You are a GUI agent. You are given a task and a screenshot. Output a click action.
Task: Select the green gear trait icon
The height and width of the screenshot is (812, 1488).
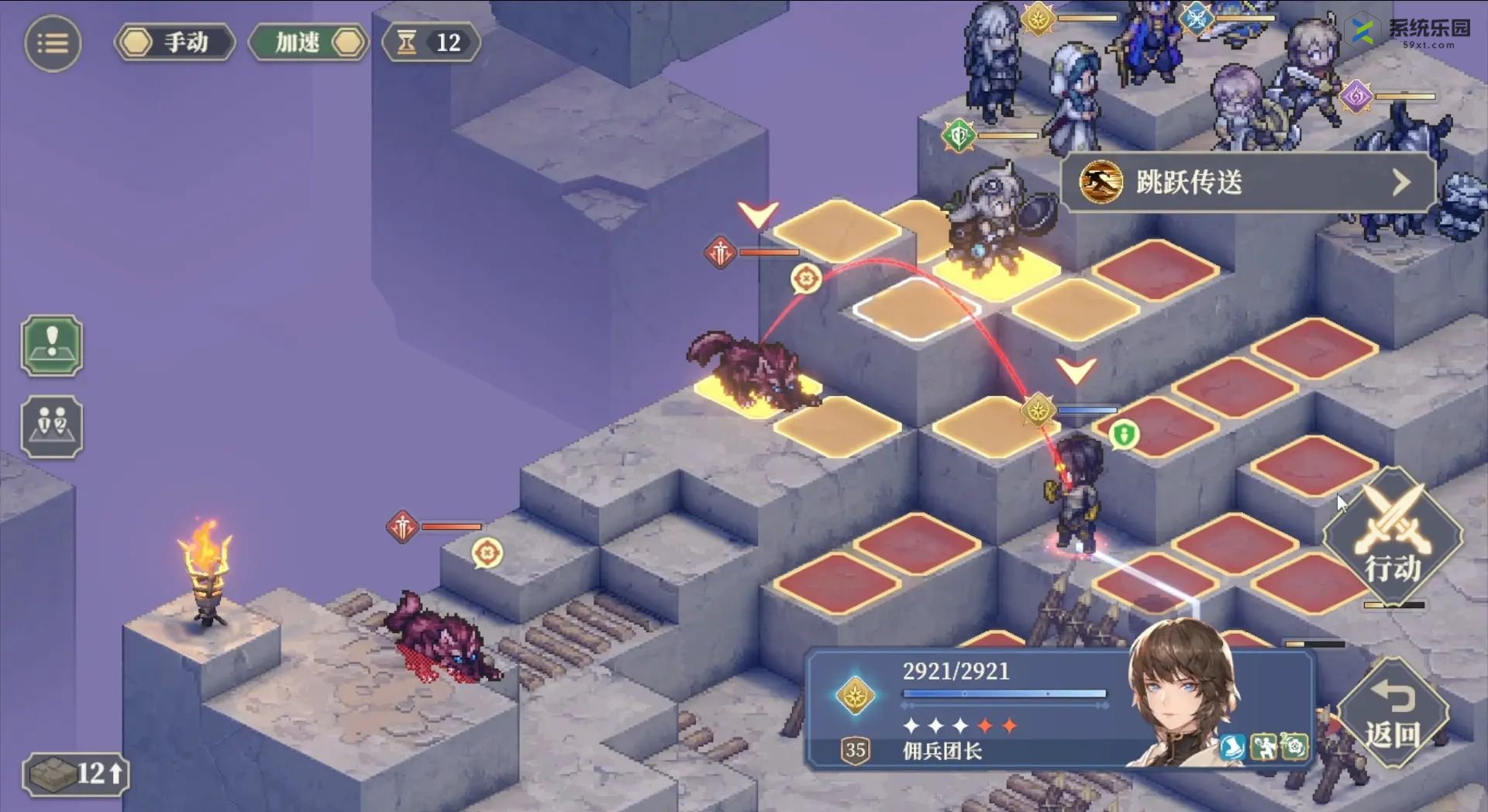click(x=1294, y=747)
